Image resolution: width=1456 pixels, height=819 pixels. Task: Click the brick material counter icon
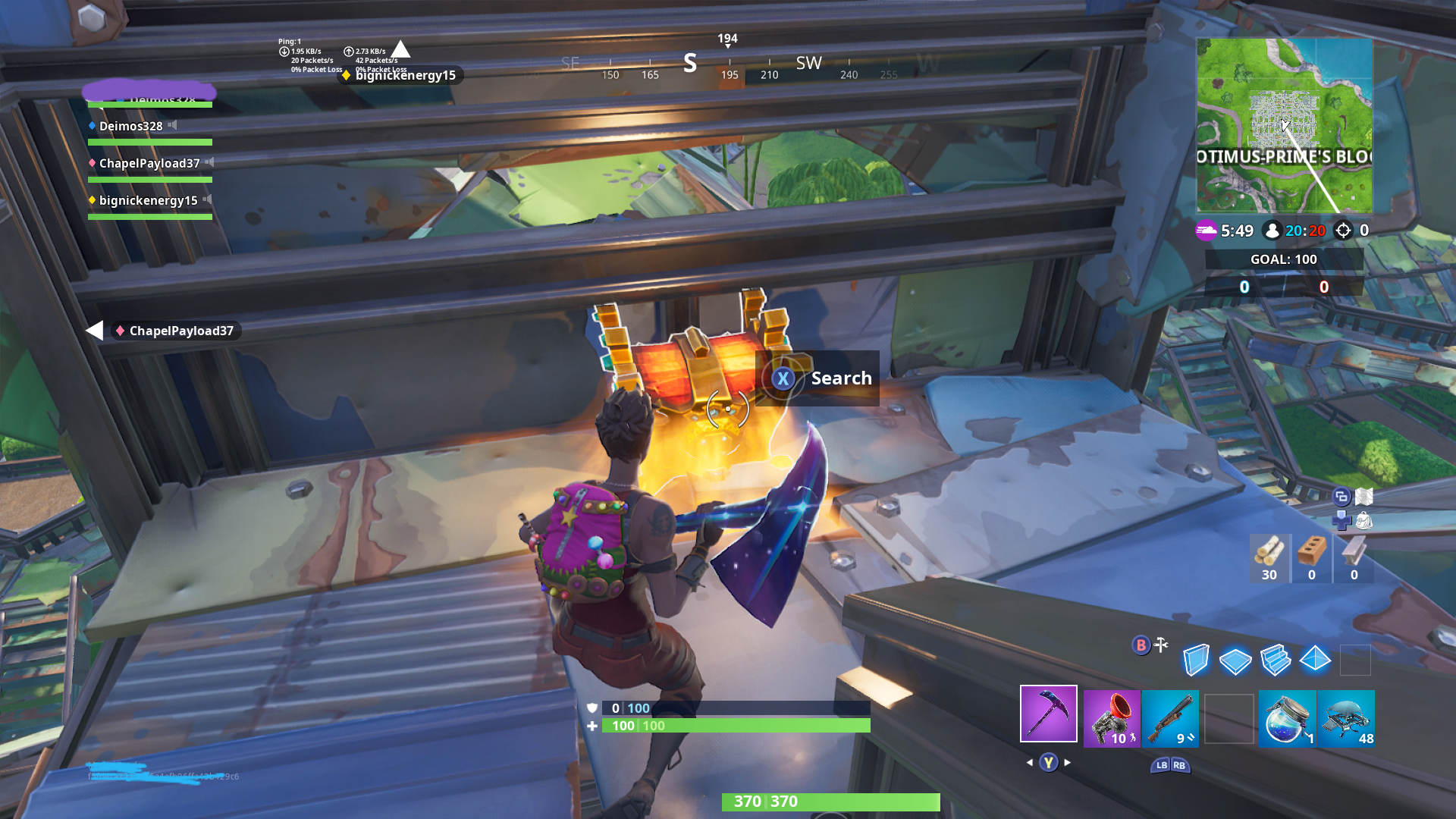1312,554
